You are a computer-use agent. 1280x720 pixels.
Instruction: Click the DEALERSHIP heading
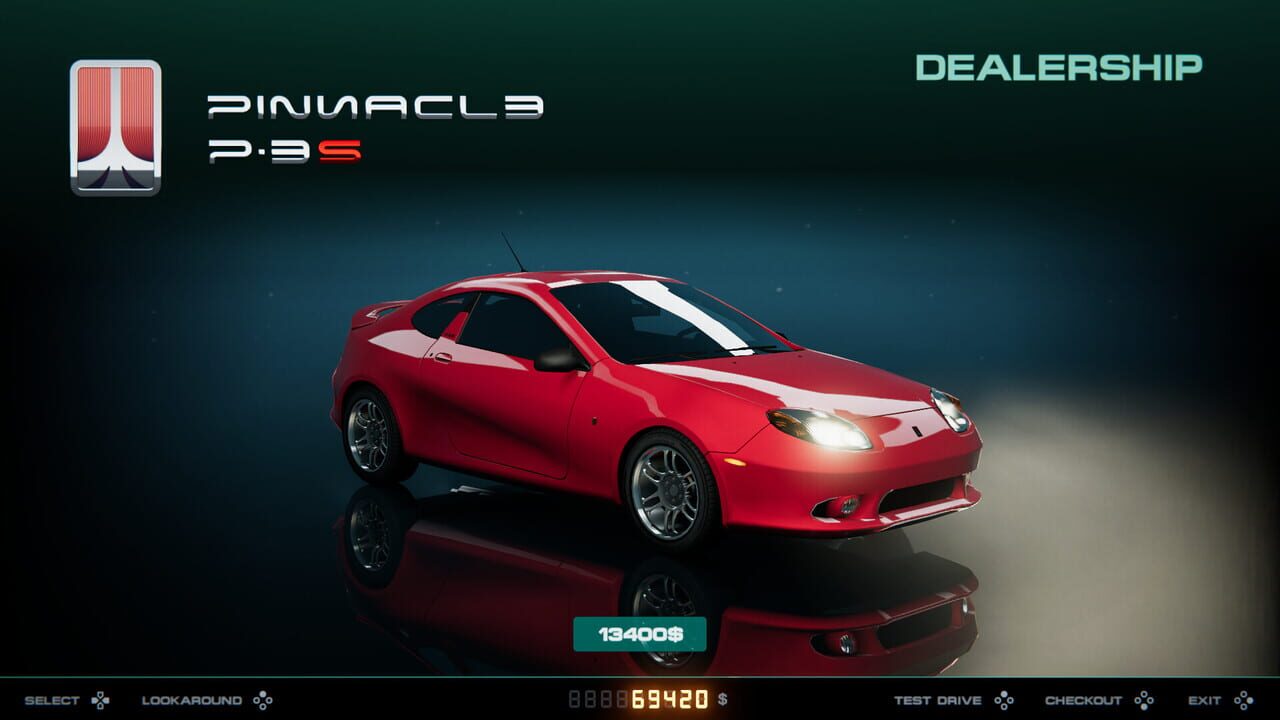[x=1061, y=67]
